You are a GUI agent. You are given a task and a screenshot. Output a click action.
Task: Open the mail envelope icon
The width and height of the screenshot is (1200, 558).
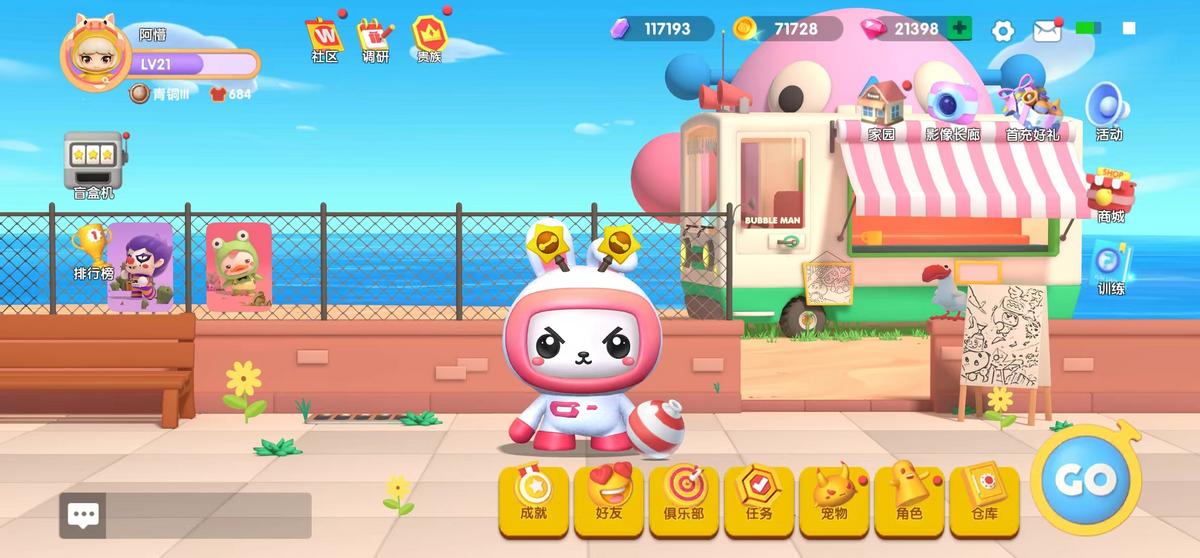click(x=1047, y=30)
